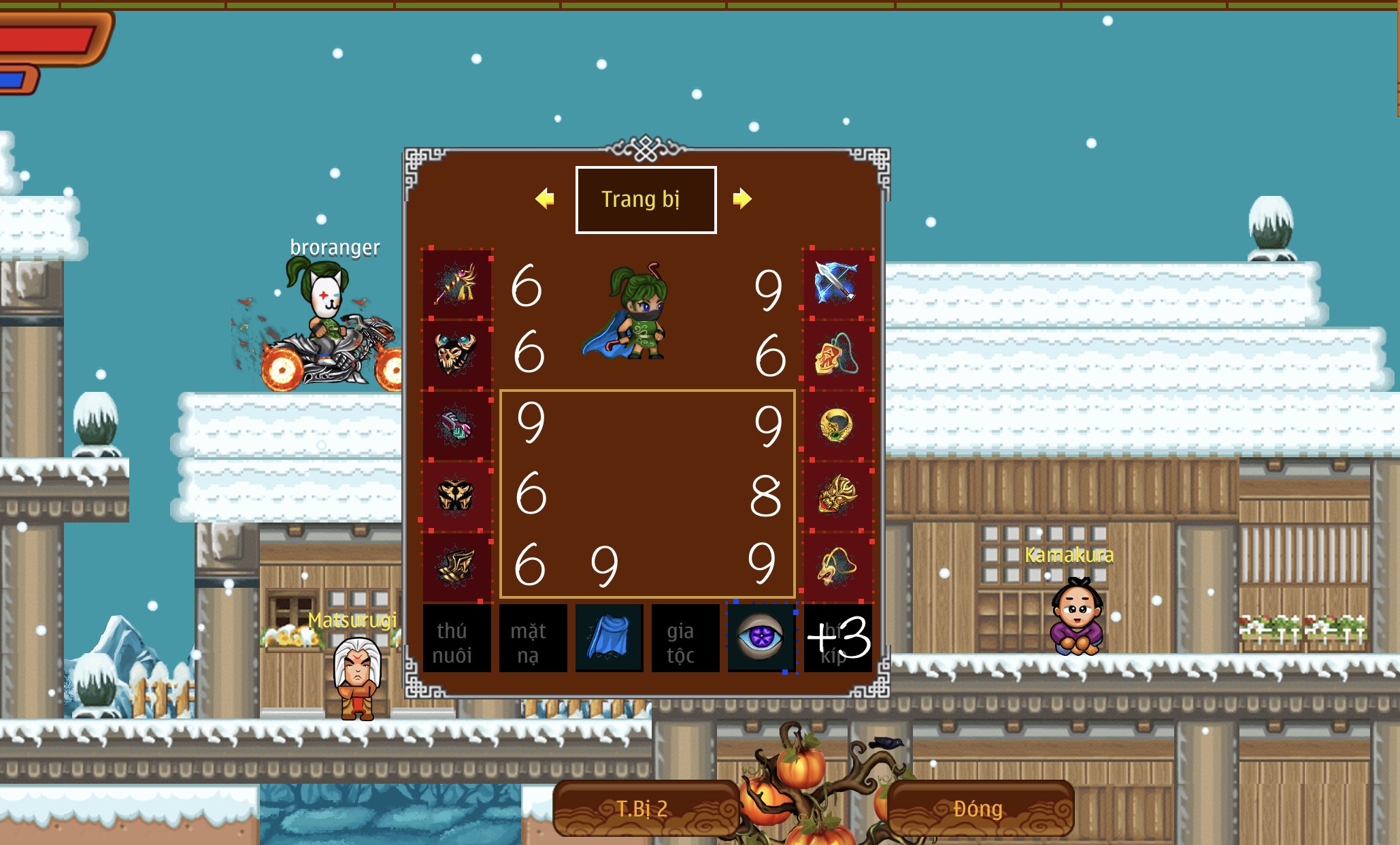The image size is (1400, 845).
Task: Select the horned skull helmet slot
Action: point(456,354)
